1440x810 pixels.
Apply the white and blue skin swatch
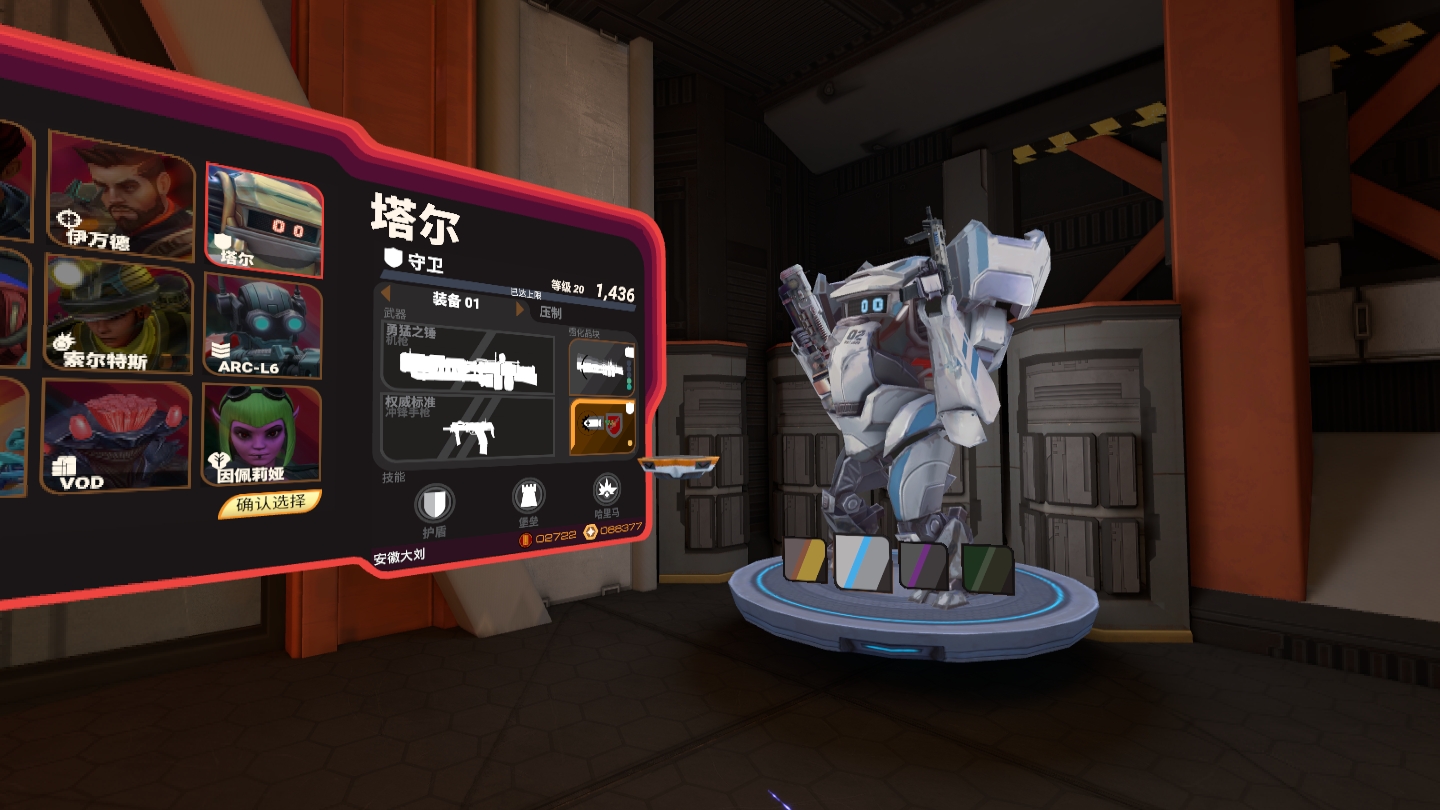[x=863, y=563]
